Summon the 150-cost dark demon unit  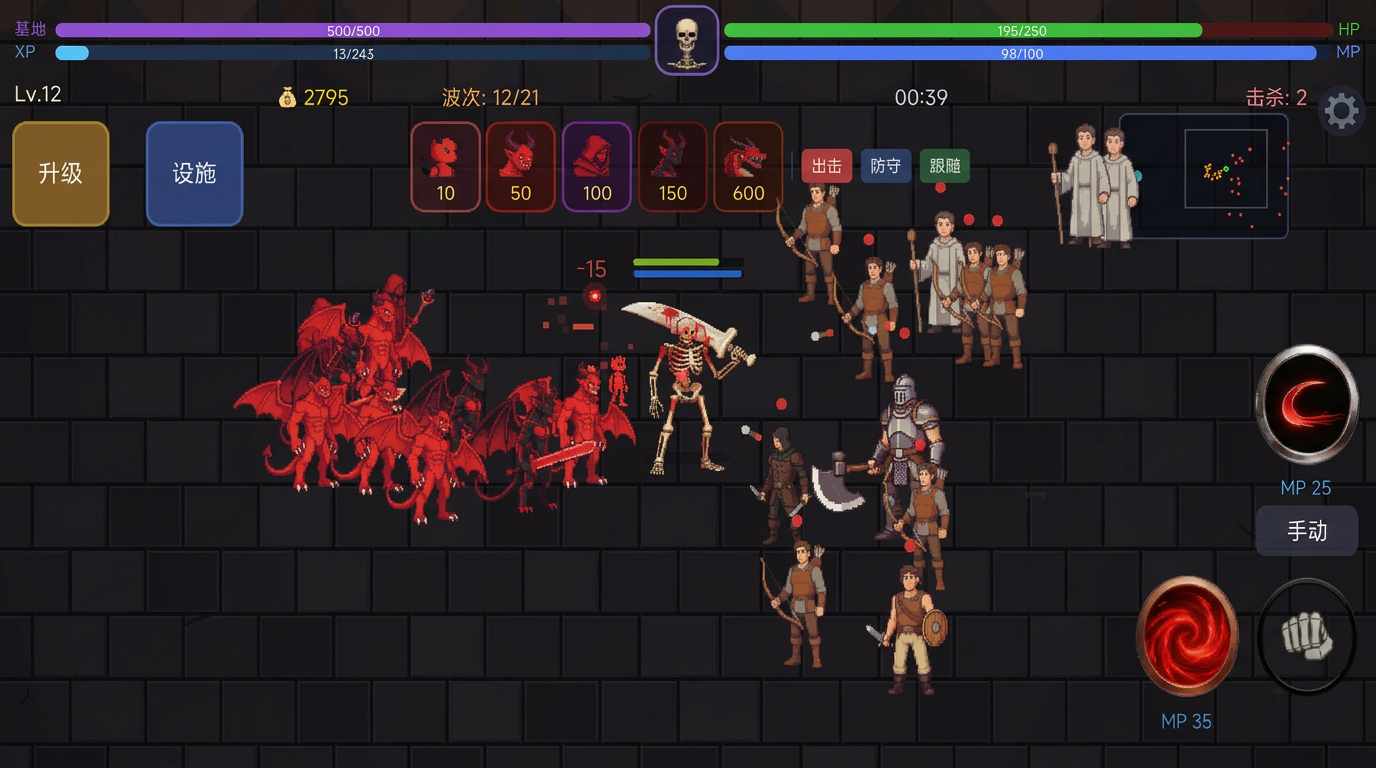672,167
